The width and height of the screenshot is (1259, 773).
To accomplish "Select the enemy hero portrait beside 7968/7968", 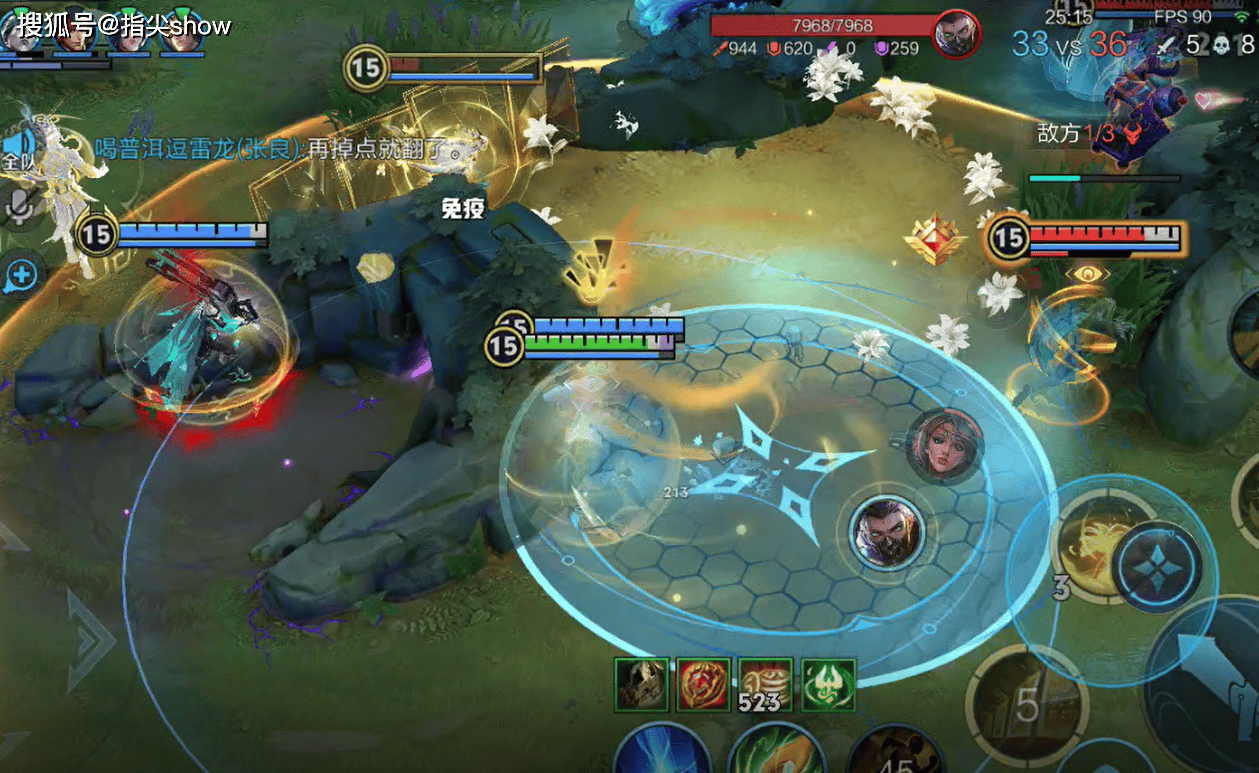I will pos(958,34).
